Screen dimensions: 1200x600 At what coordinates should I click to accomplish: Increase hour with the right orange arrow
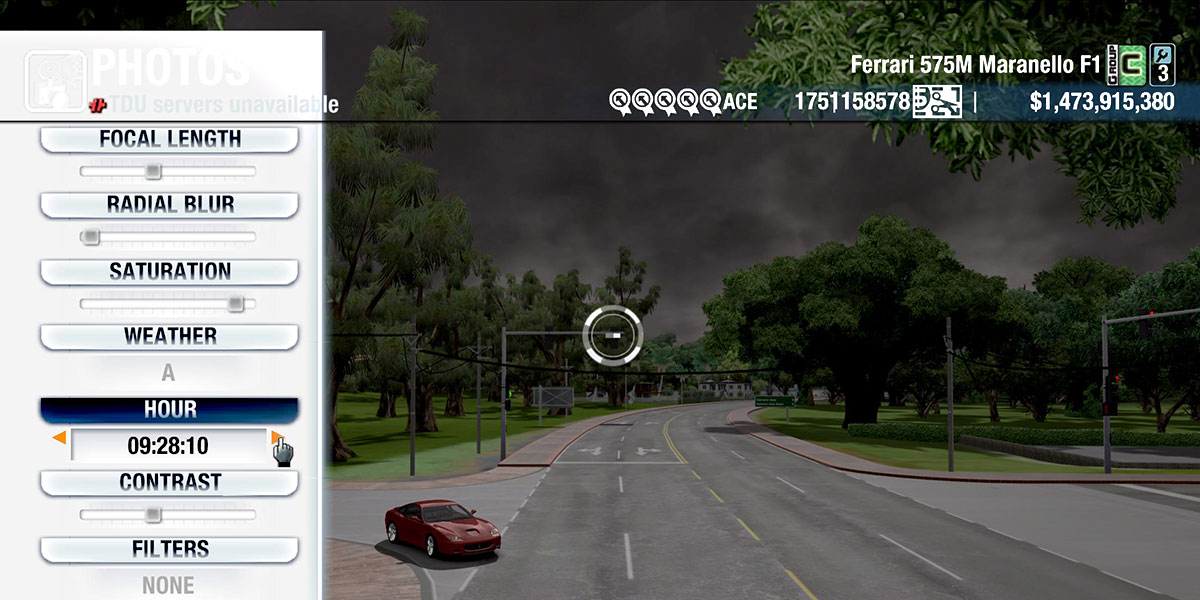(276, 438)
